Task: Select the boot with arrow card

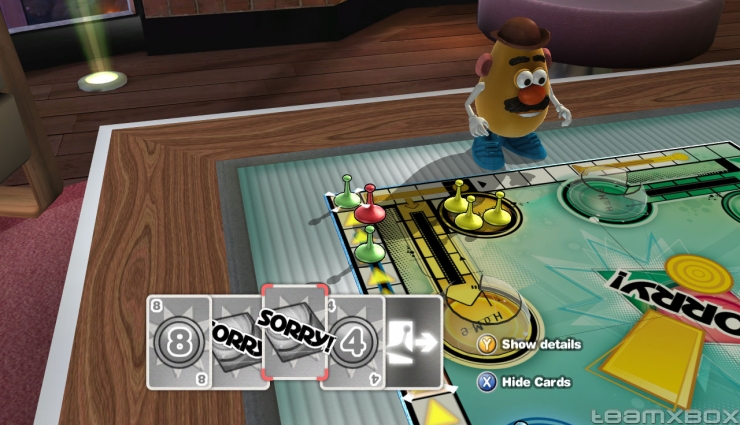Action: [414, 341]
